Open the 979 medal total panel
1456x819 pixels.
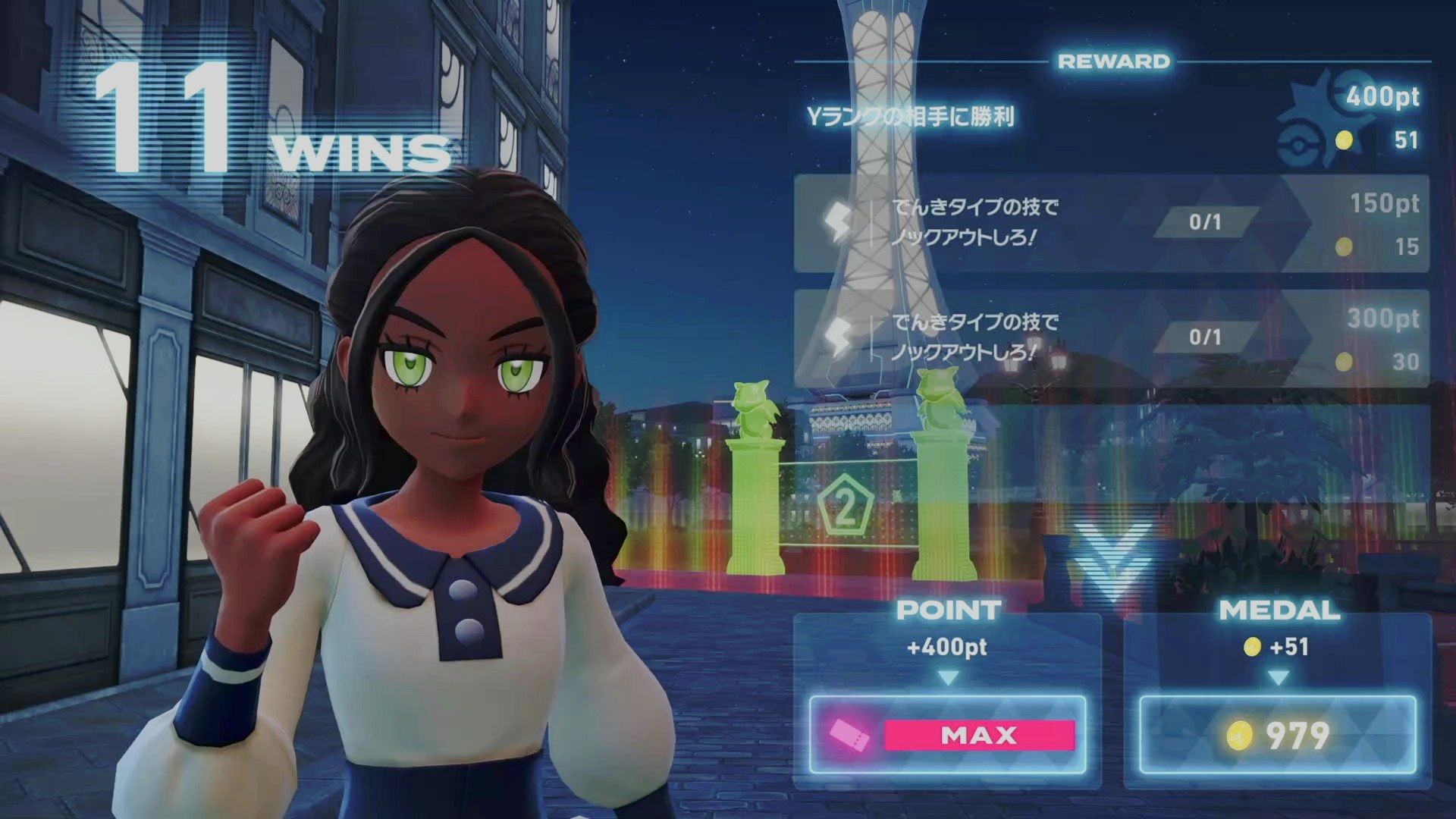tap(1278, 734)
